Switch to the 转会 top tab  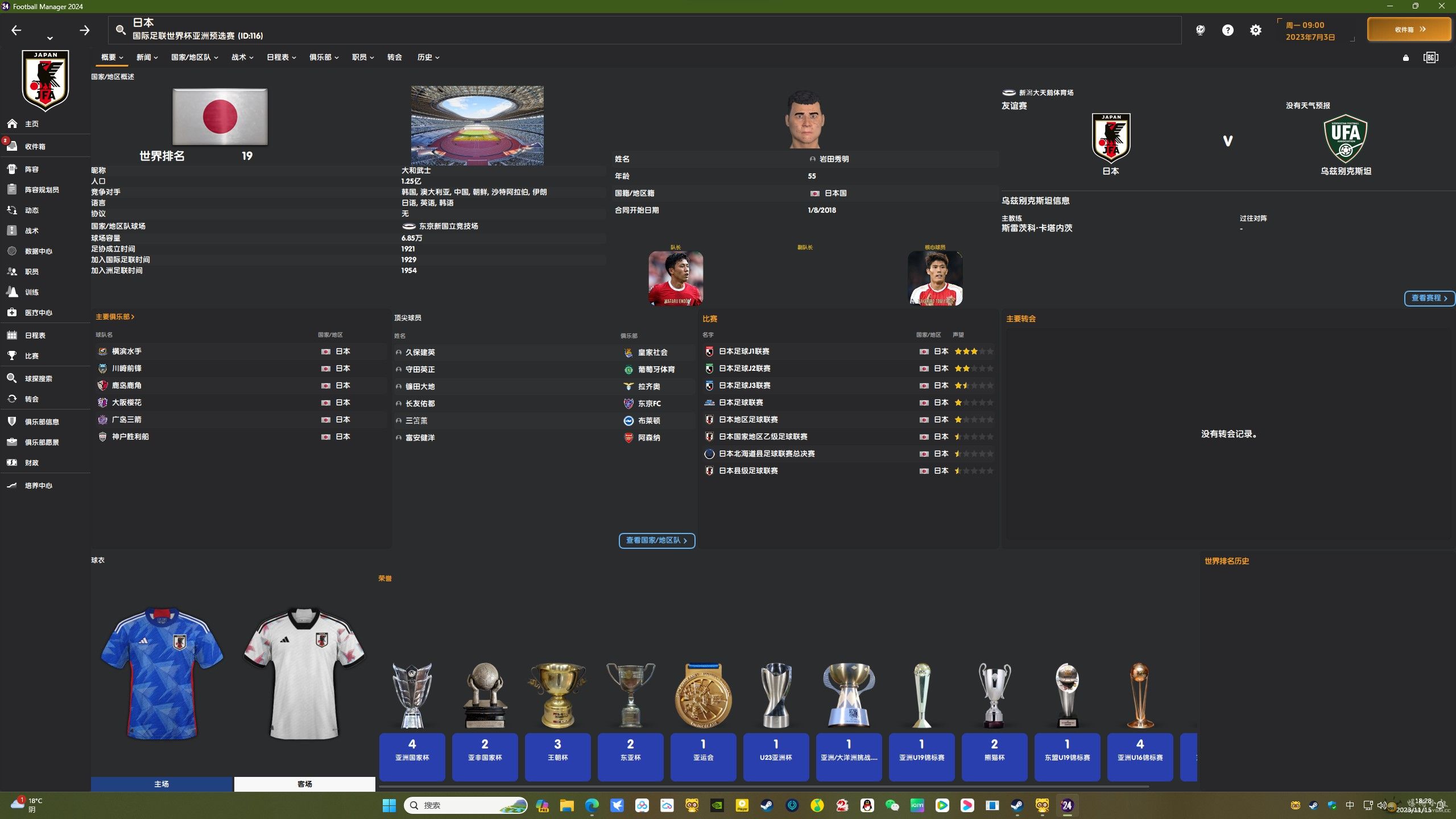pyautogui.click(x=394, y=57)
